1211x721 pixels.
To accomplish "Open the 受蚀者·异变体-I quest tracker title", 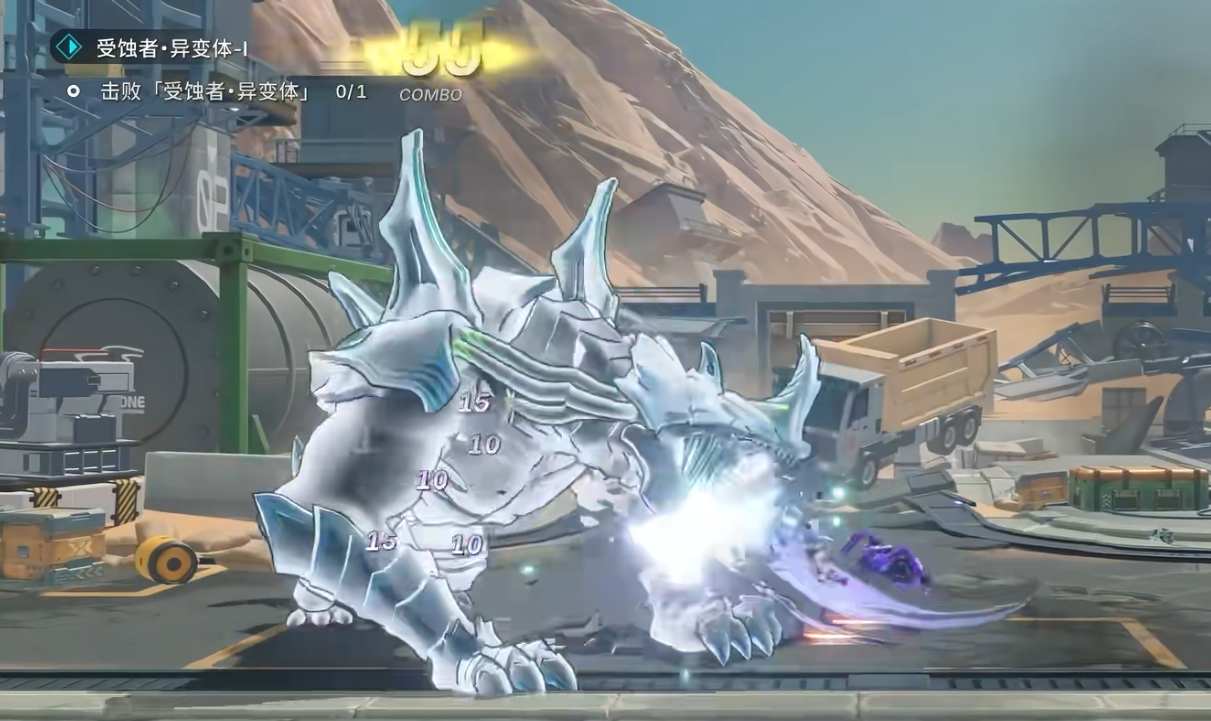I will [172, 48].
